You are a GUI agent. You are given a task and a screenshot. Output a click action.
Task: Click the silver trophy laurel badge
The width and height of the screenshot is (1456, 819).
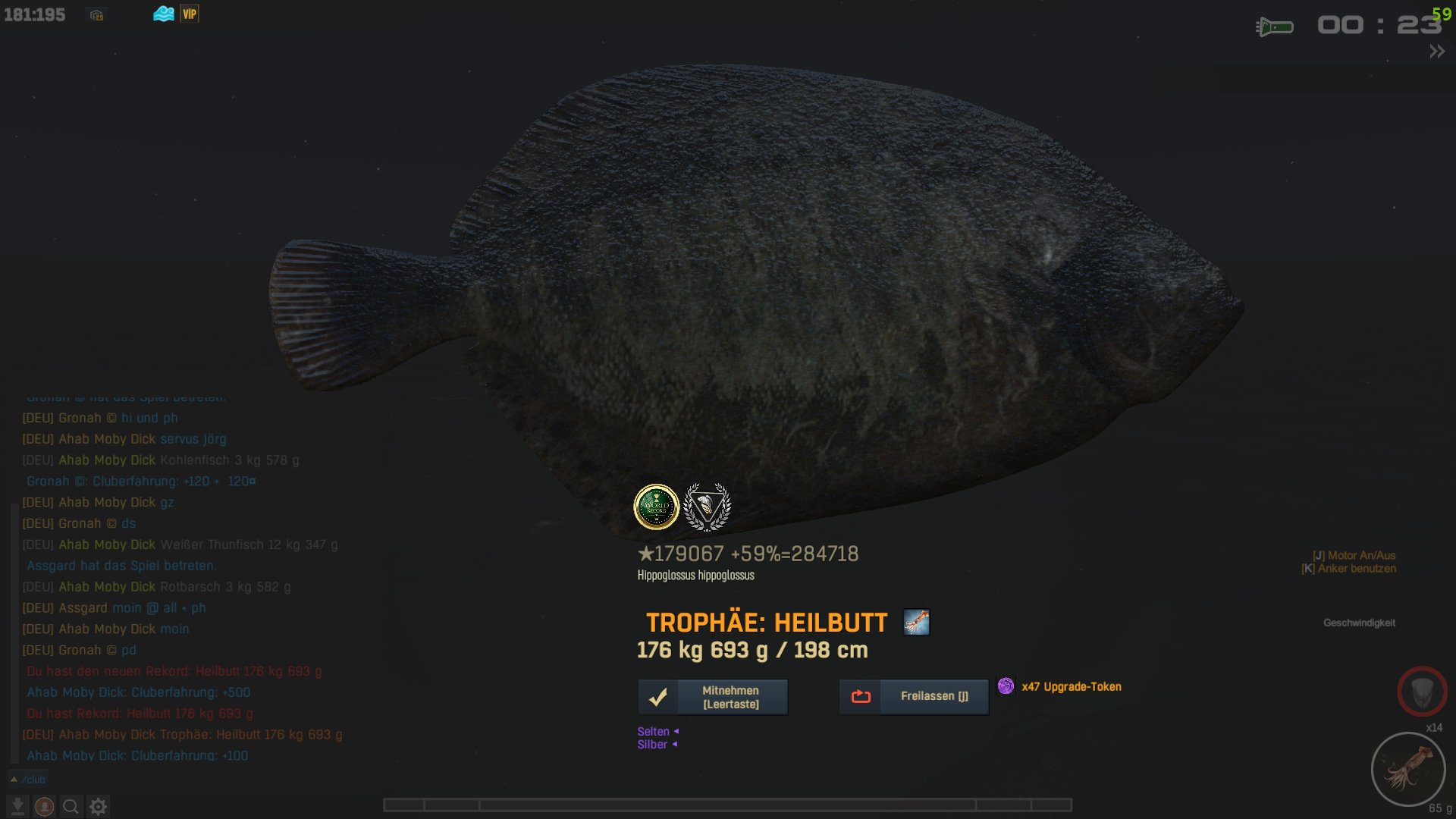[707, 507]
